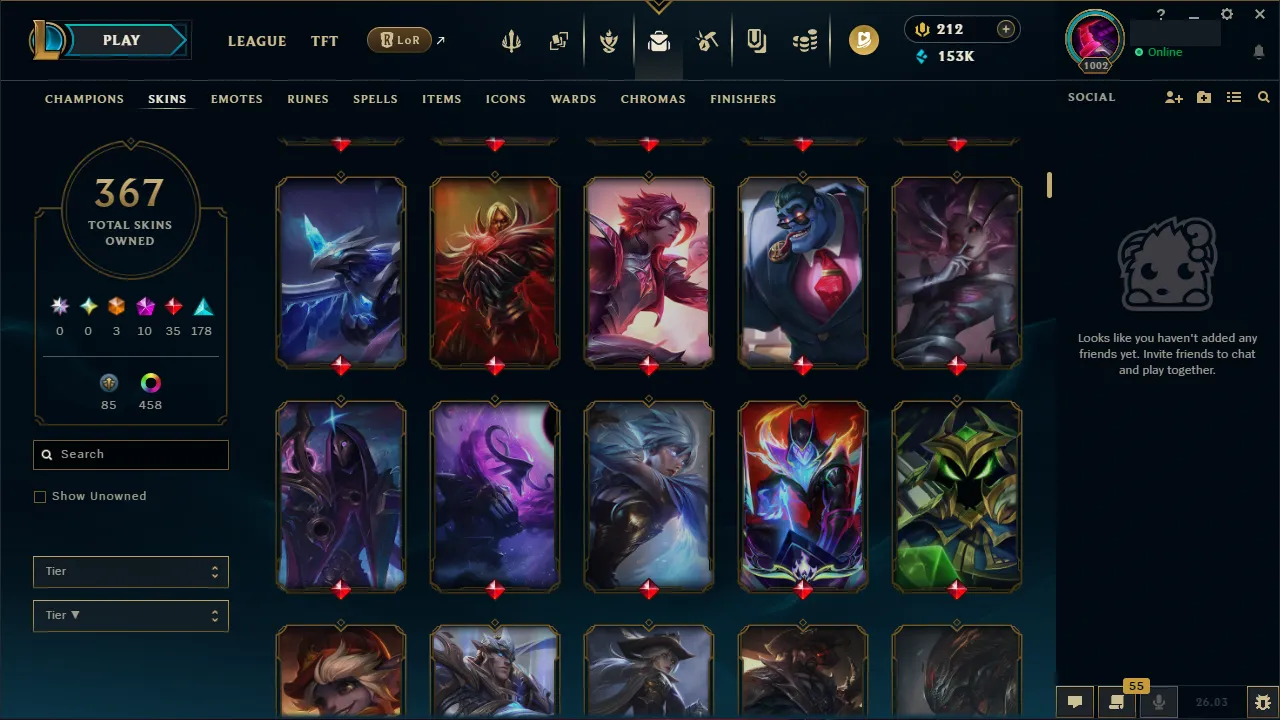1280x720 pixels.
Task: Open LoR via the LoR link
Action: point(399,40)
